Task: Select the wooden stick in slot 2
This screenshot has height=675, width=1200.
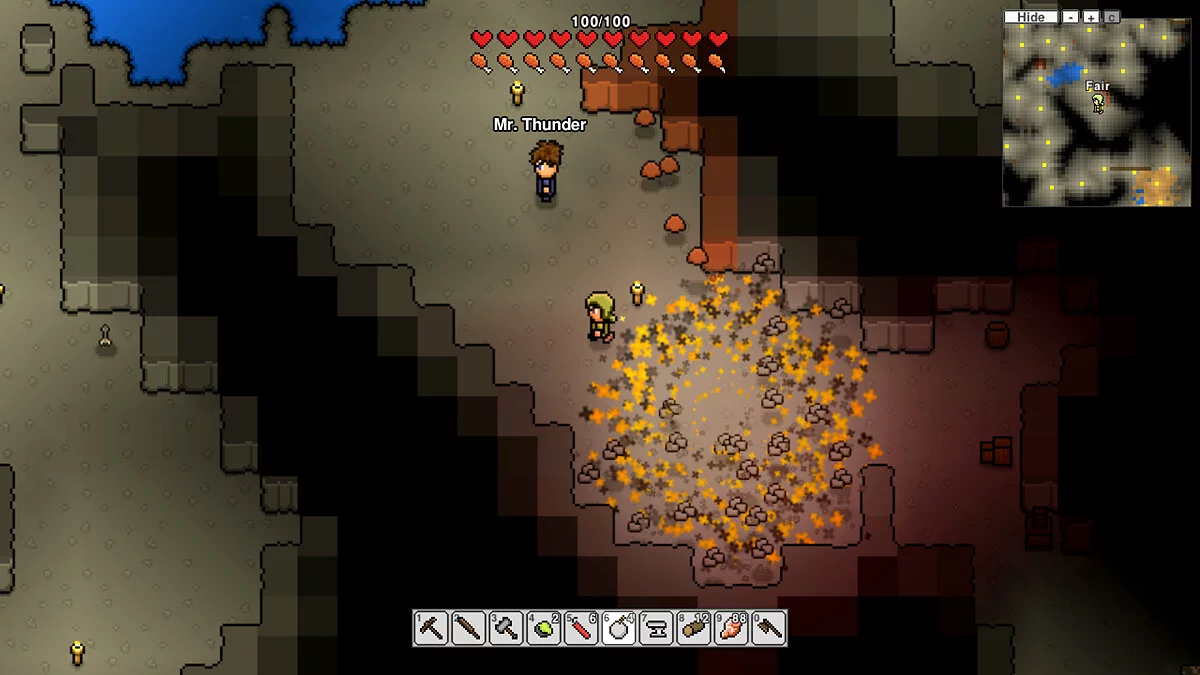Action: [x=468, y=628]
